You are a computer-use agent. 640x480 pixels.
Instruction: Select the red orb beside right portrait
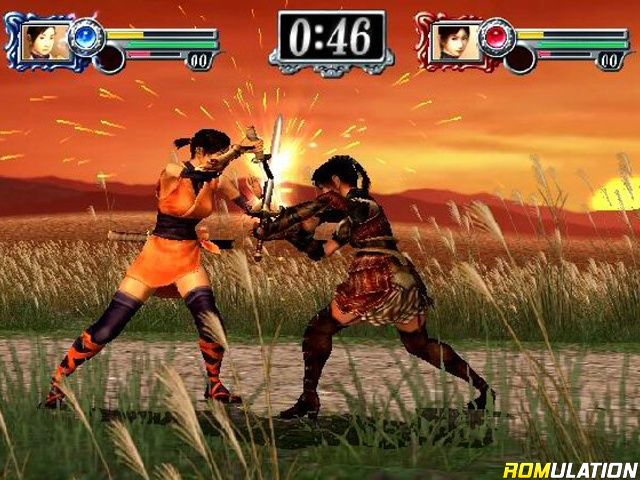[497, 36]
